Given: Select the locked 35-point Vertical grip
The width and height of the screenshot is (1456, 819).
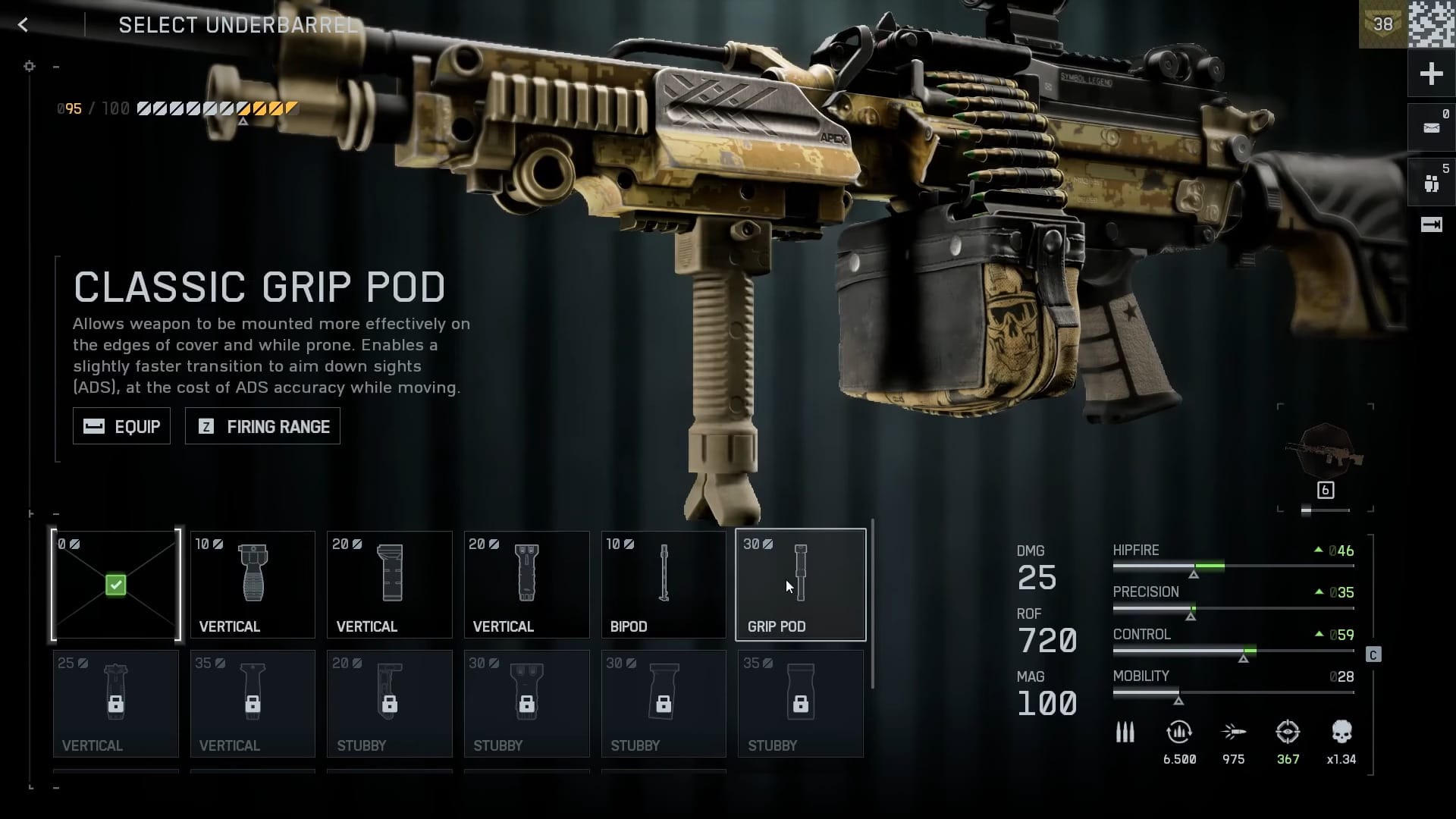Looking at the screenshot, I should 253,704.
